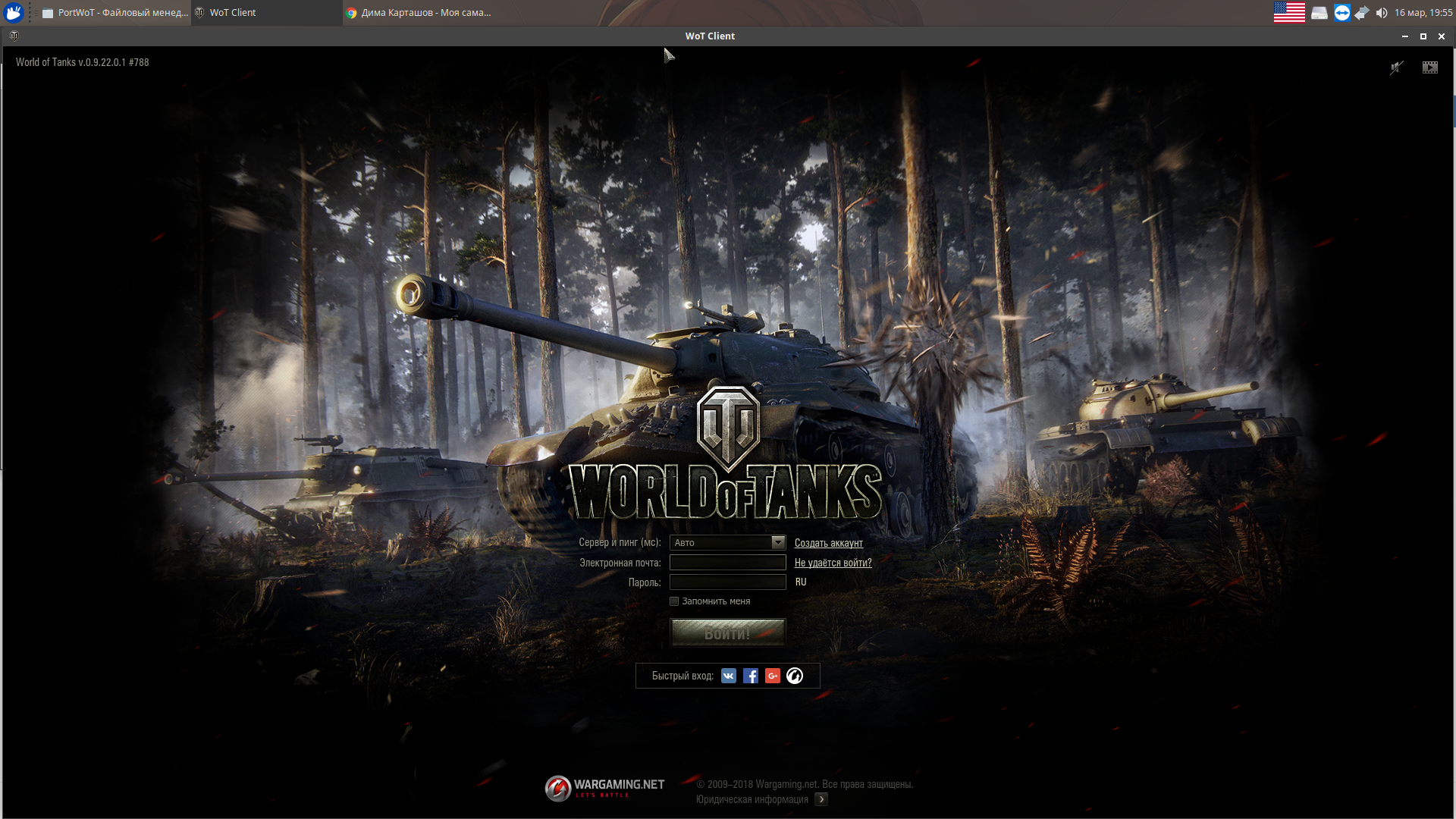Select the password input field
Screen dimensions: 1456x819
tap(727, 582)
